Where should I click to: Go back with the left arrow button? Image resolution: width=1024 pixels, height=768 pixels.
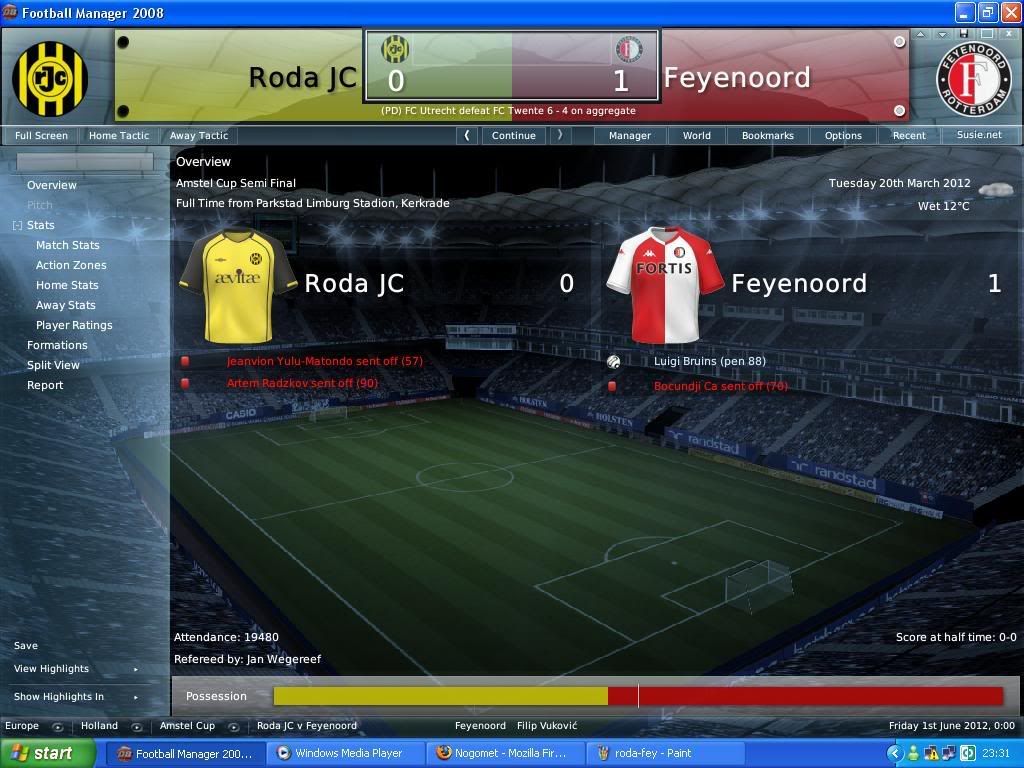click(467, 135)
